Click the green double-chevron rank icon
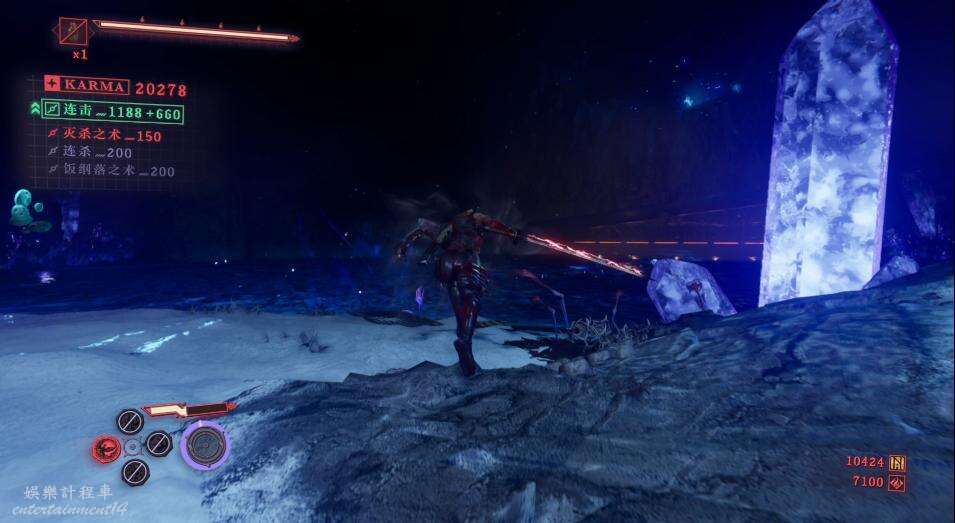 pyautogui.click(x=34, y=109)
